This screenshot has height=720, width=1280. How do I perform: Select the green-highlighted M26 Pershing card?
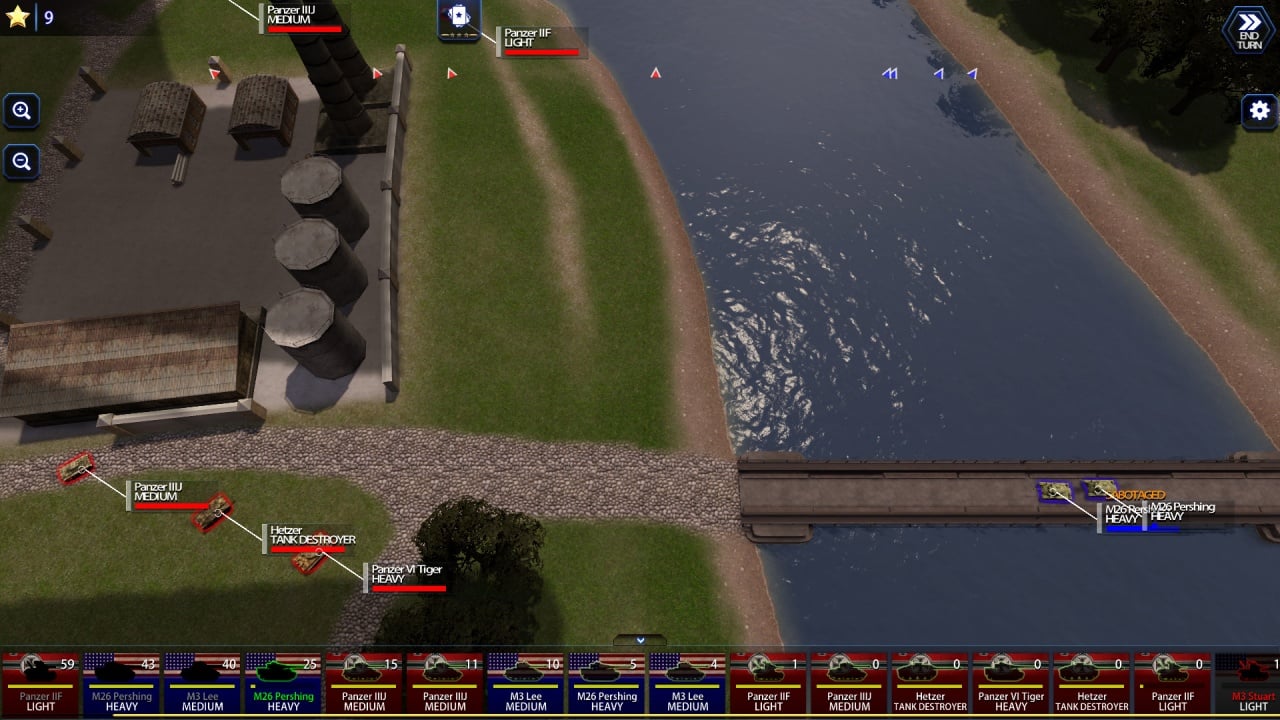click(x=283, y=684)
